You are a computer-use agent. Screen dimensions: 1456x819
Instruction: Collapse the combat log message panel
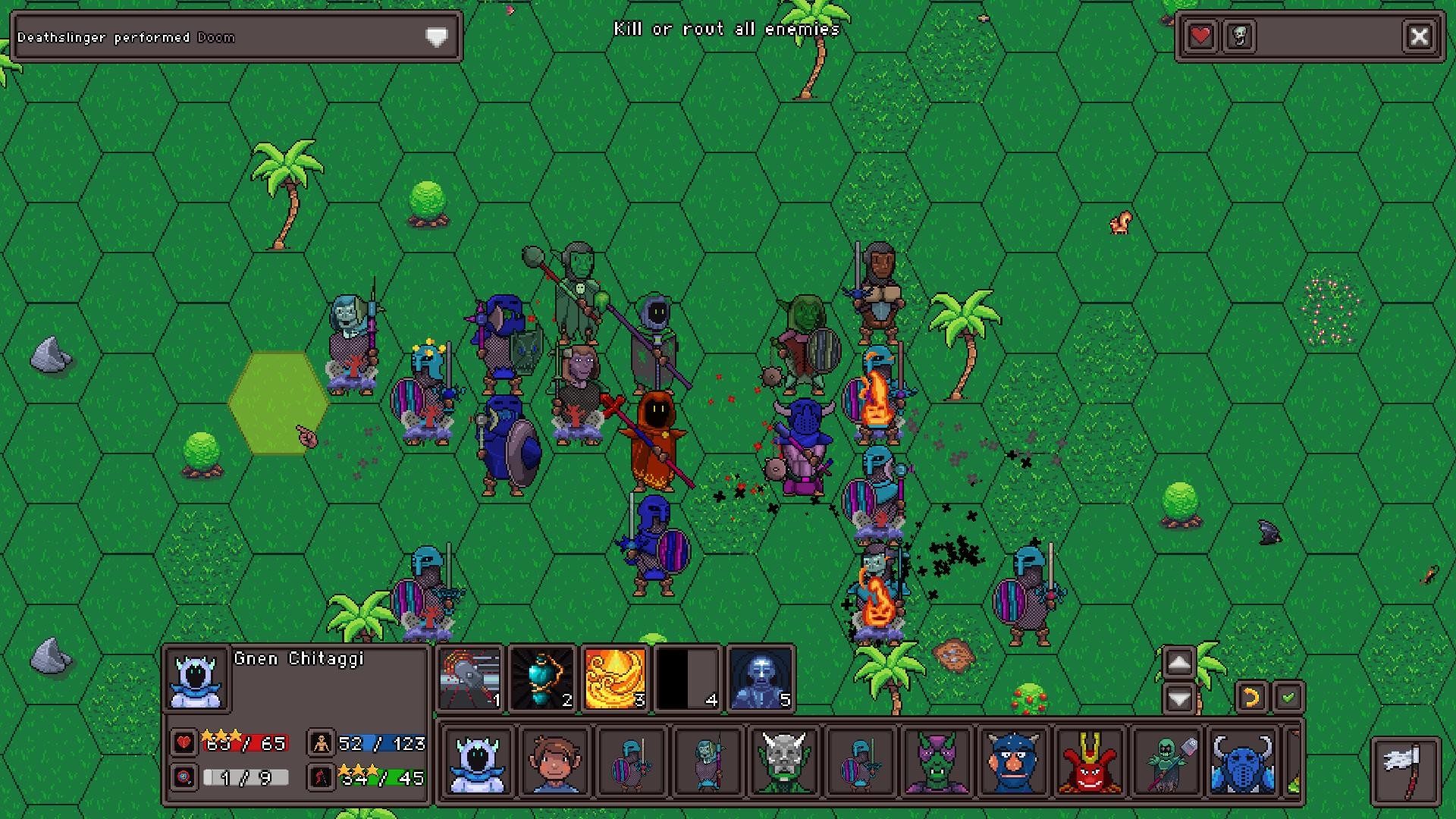click(435, 36)
